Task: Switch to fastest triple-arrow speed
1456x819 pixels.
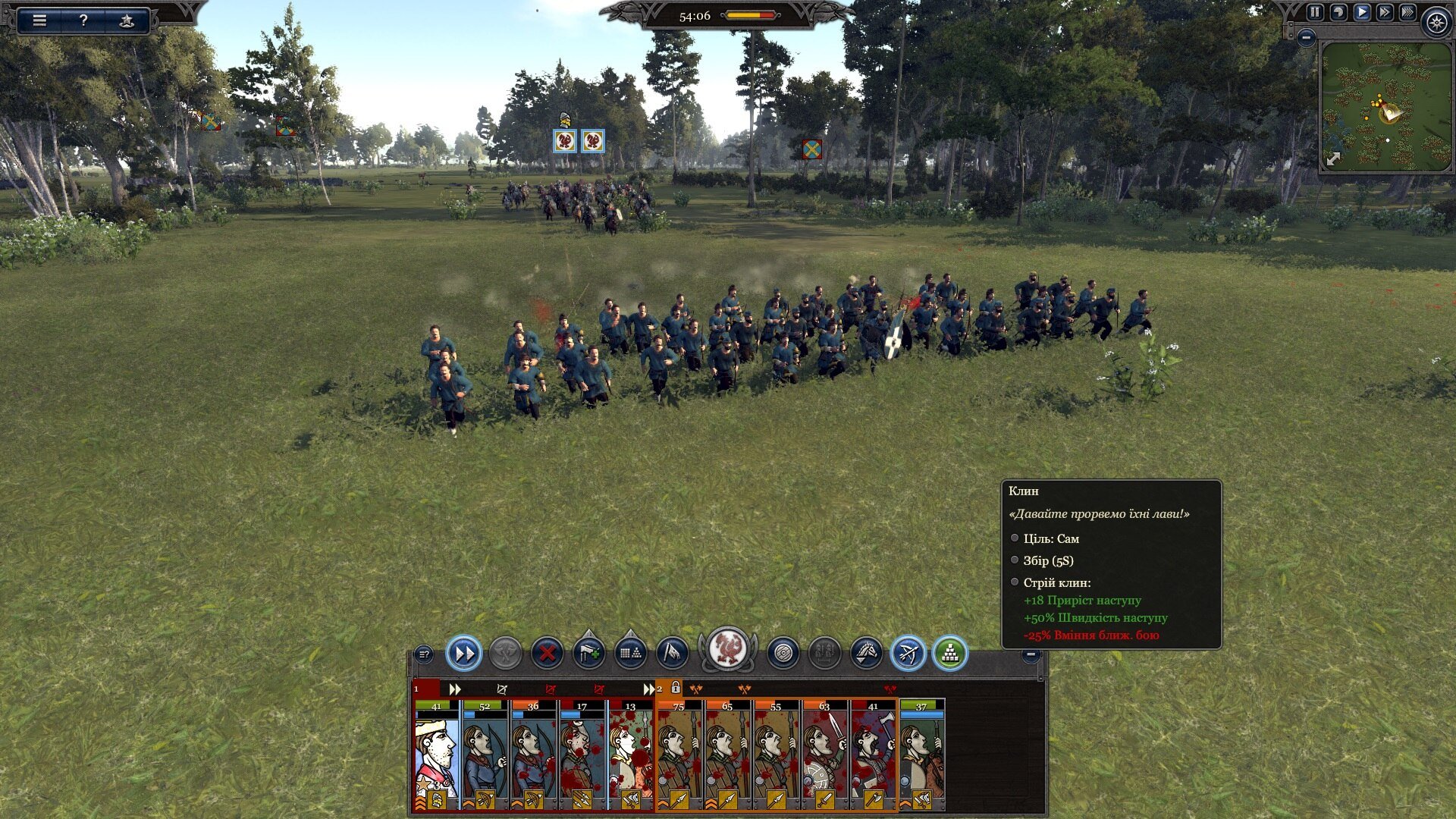Action: [x=1407, y=12]
